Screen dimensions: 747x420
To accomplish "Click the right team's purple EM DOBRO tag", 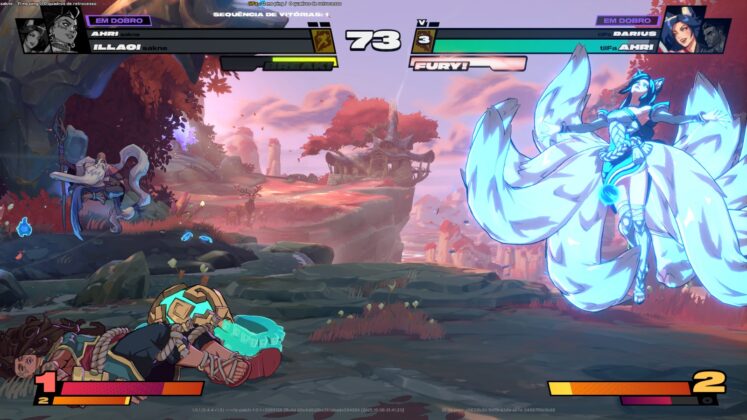I will [x=626, y=20].
